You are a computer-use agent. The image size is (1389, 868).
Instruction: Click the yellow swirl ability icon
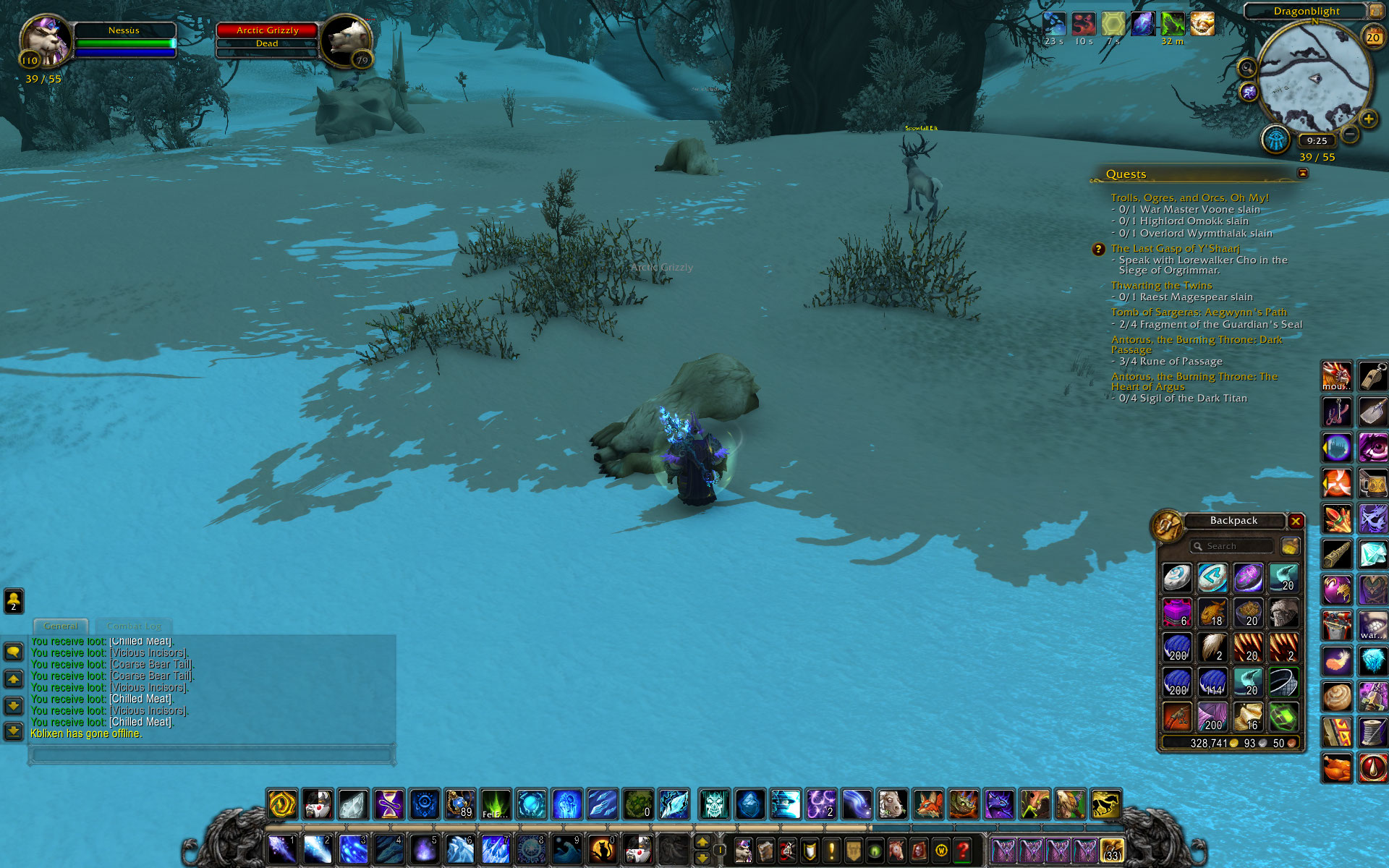coord(282,804)
